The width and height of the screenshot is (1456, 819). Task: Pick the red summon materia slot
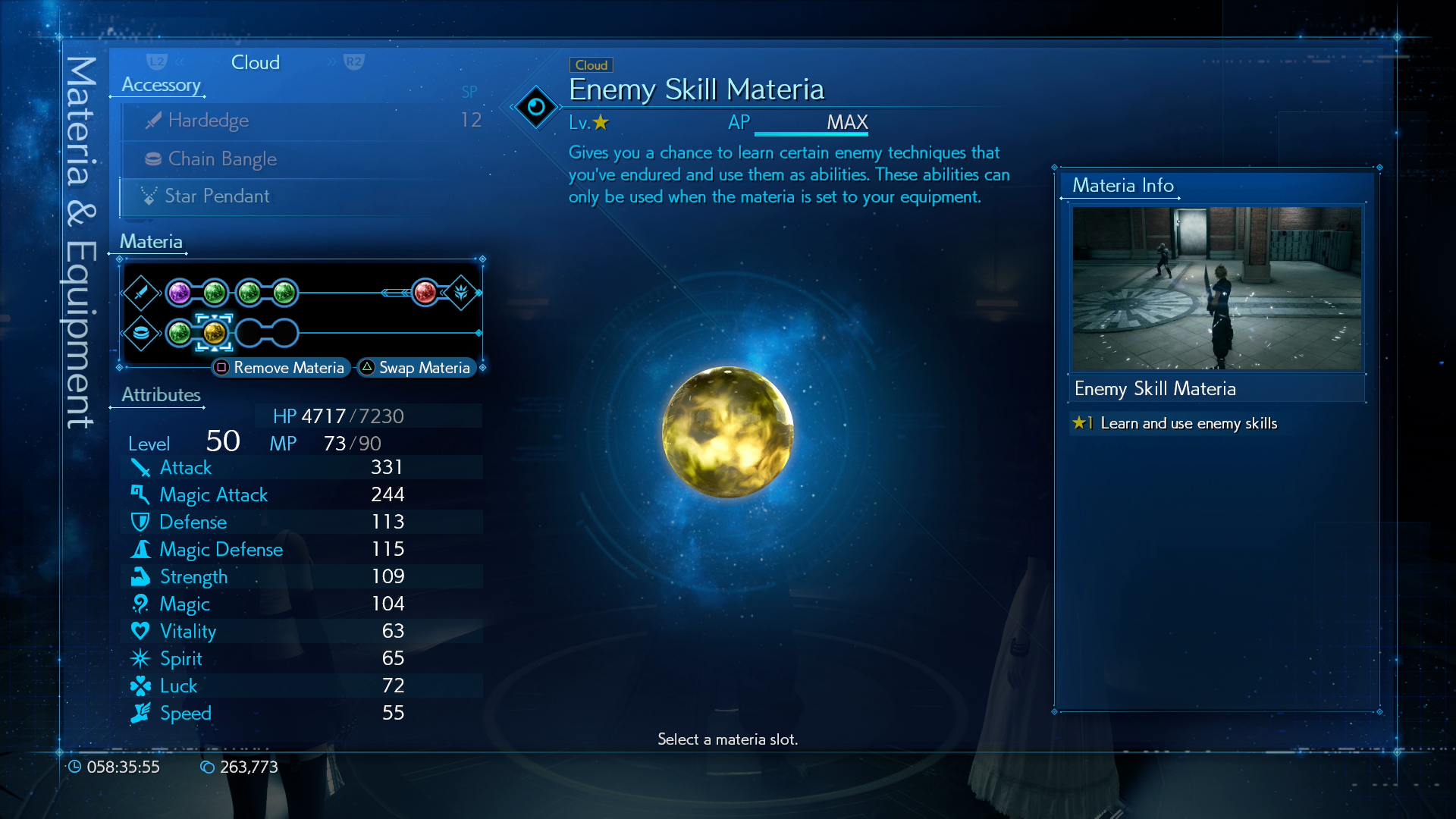click(x=425, y=293)
